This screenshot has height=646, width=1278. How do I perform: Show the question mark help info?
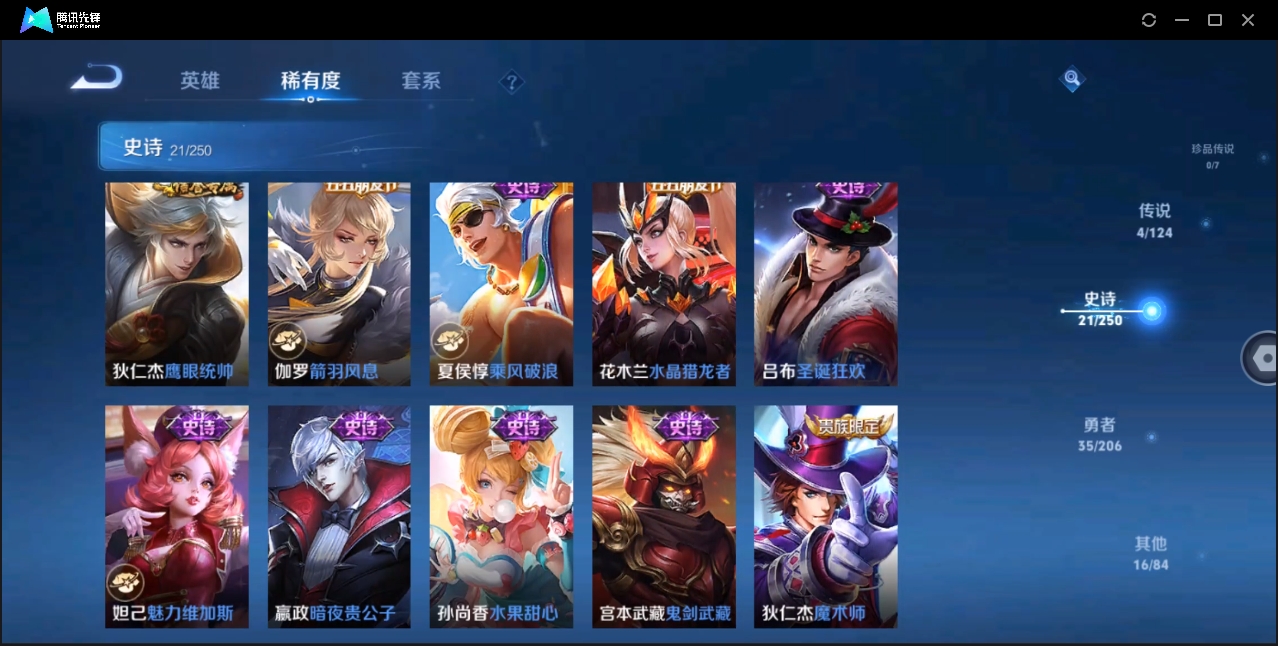(x=512, y=82)
